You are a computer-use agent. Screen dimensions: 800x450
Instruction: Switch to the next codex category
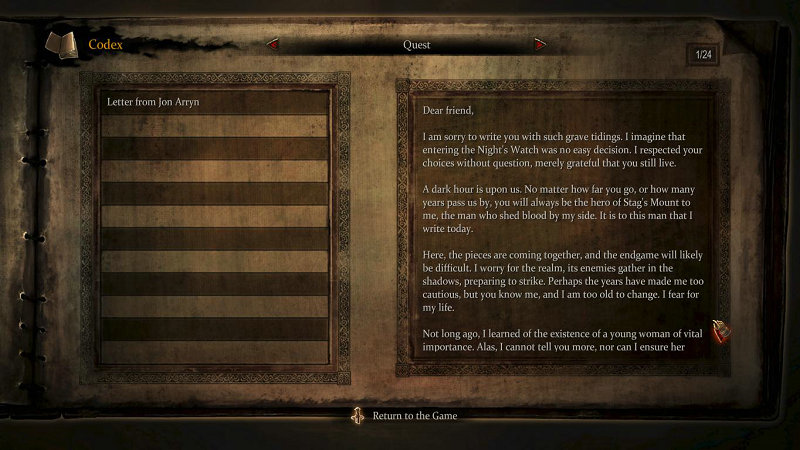click(x=540, y=44)
